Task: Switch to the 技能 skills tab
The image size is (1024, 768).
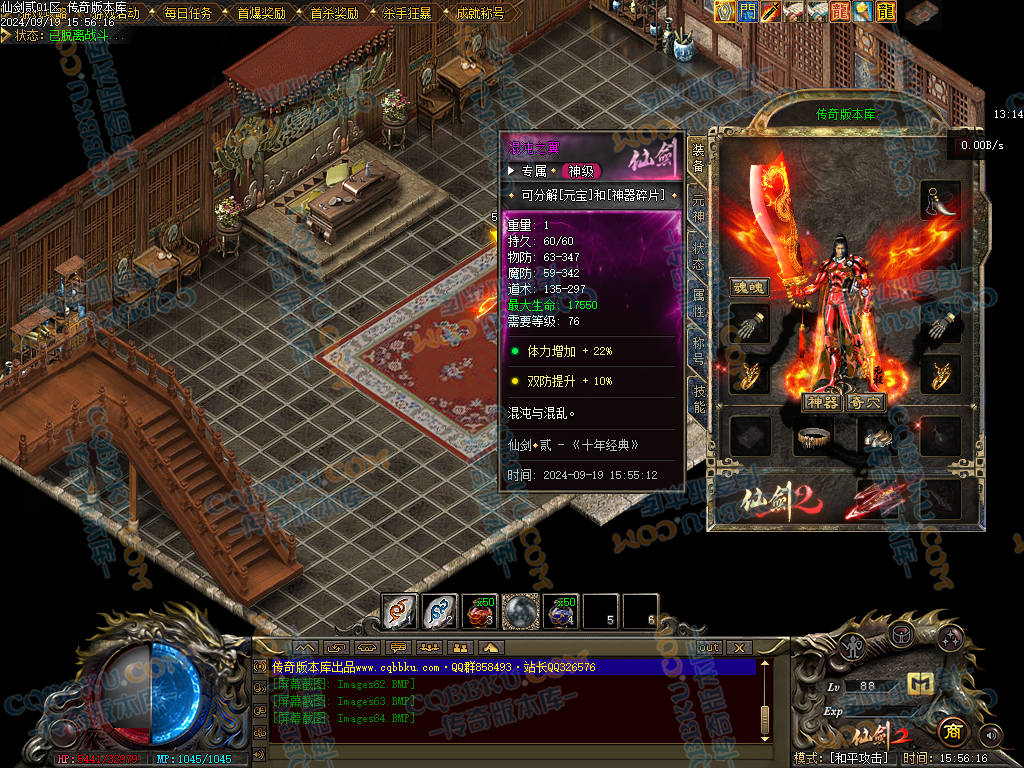Action: coord(698,394)
